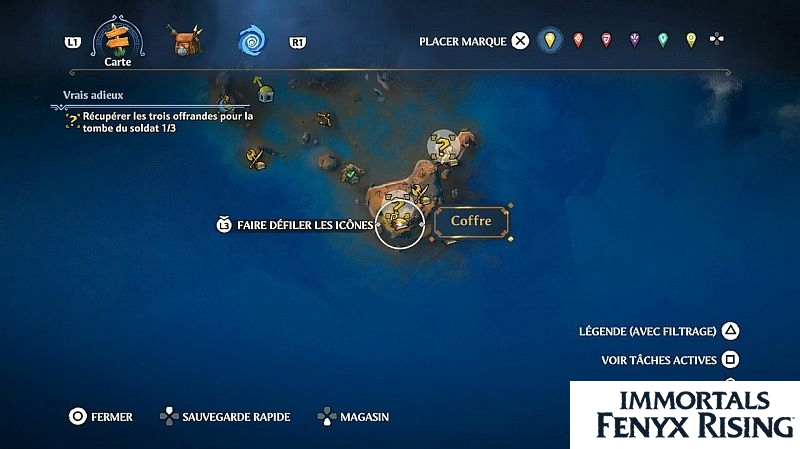800x449 pixels.
Task: Click the question mark marker on northern island
Action: [444, 147]
